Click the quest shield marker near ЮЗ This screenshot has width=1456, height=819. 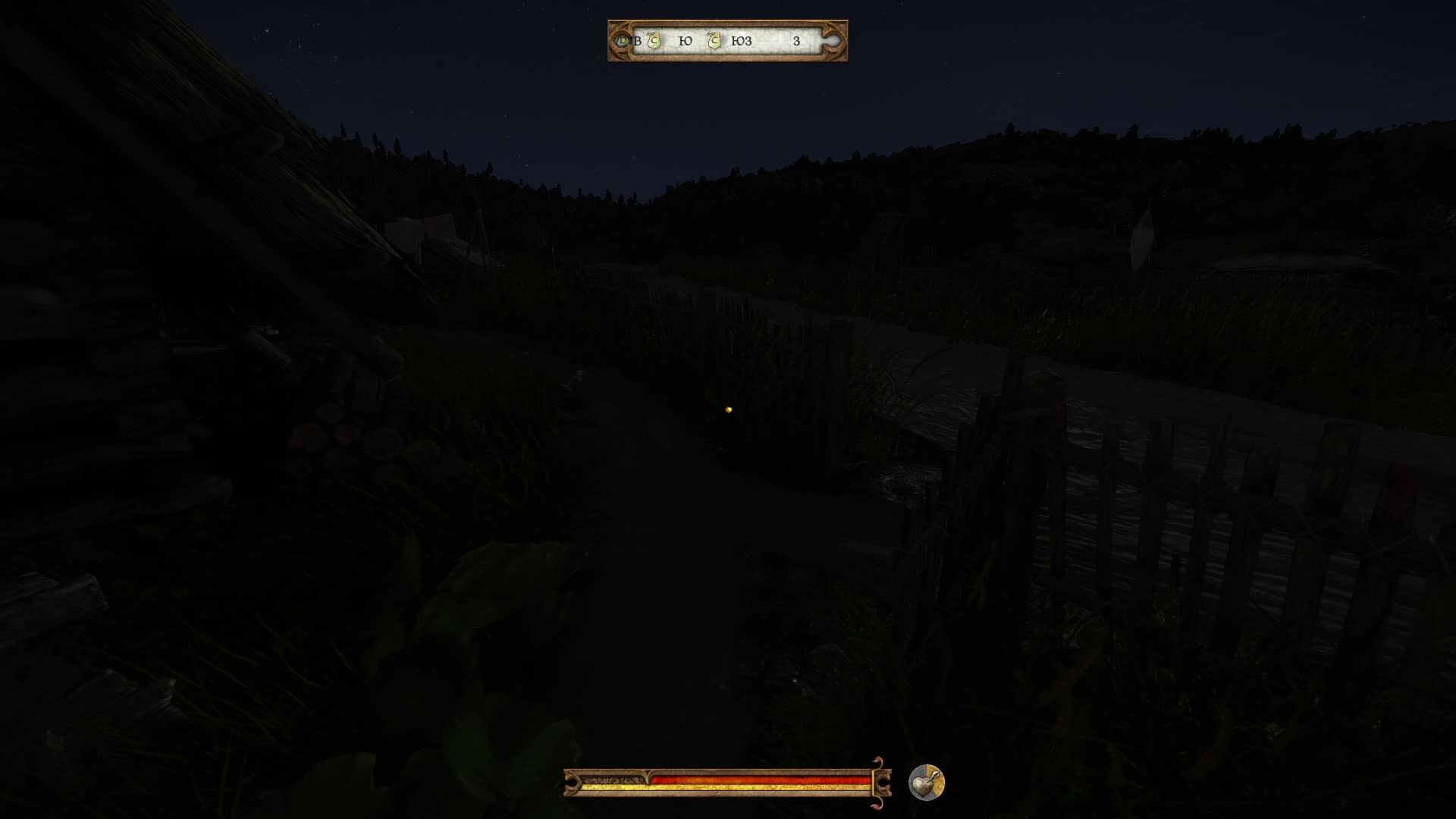click(x=714, y=40)
